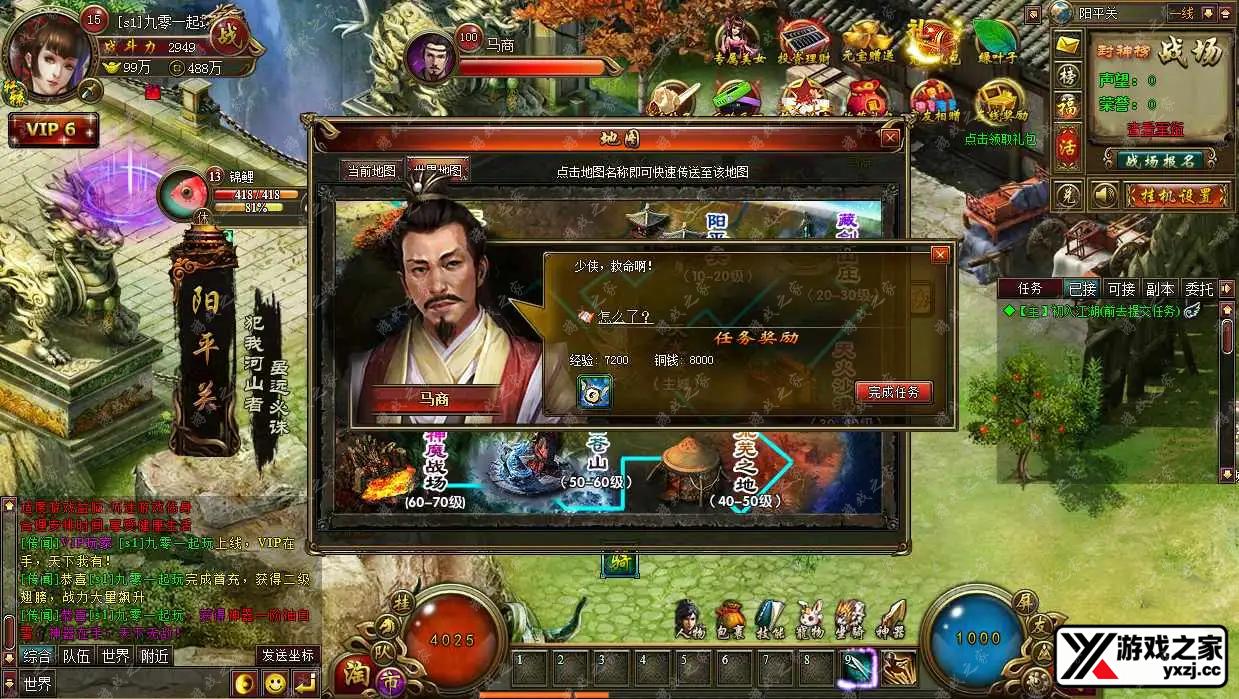Open the mail envelope icon

1068,45
